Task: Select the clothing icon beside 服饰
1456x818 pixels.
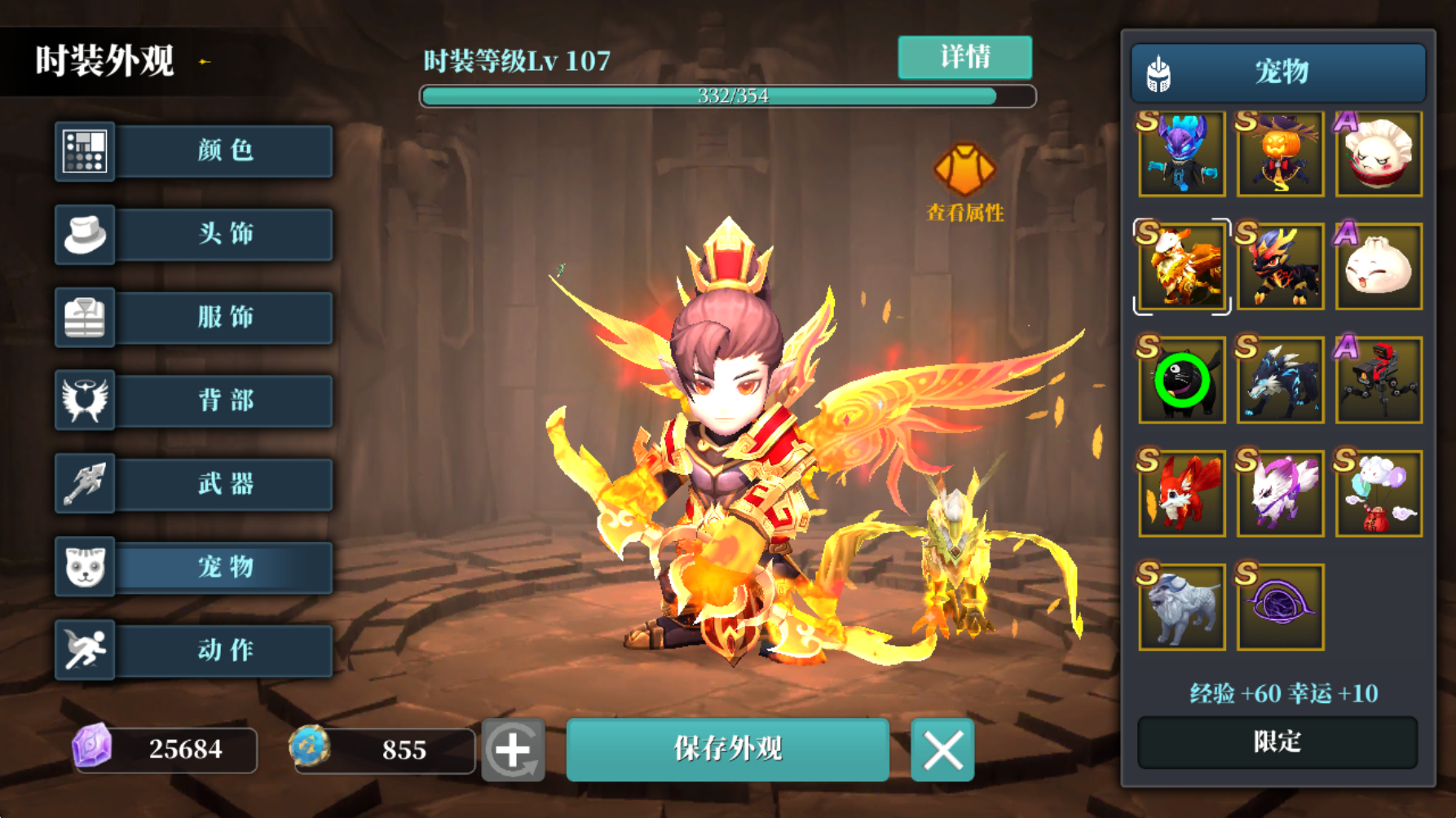Action: pyautogui.click(x=85, y=319)
